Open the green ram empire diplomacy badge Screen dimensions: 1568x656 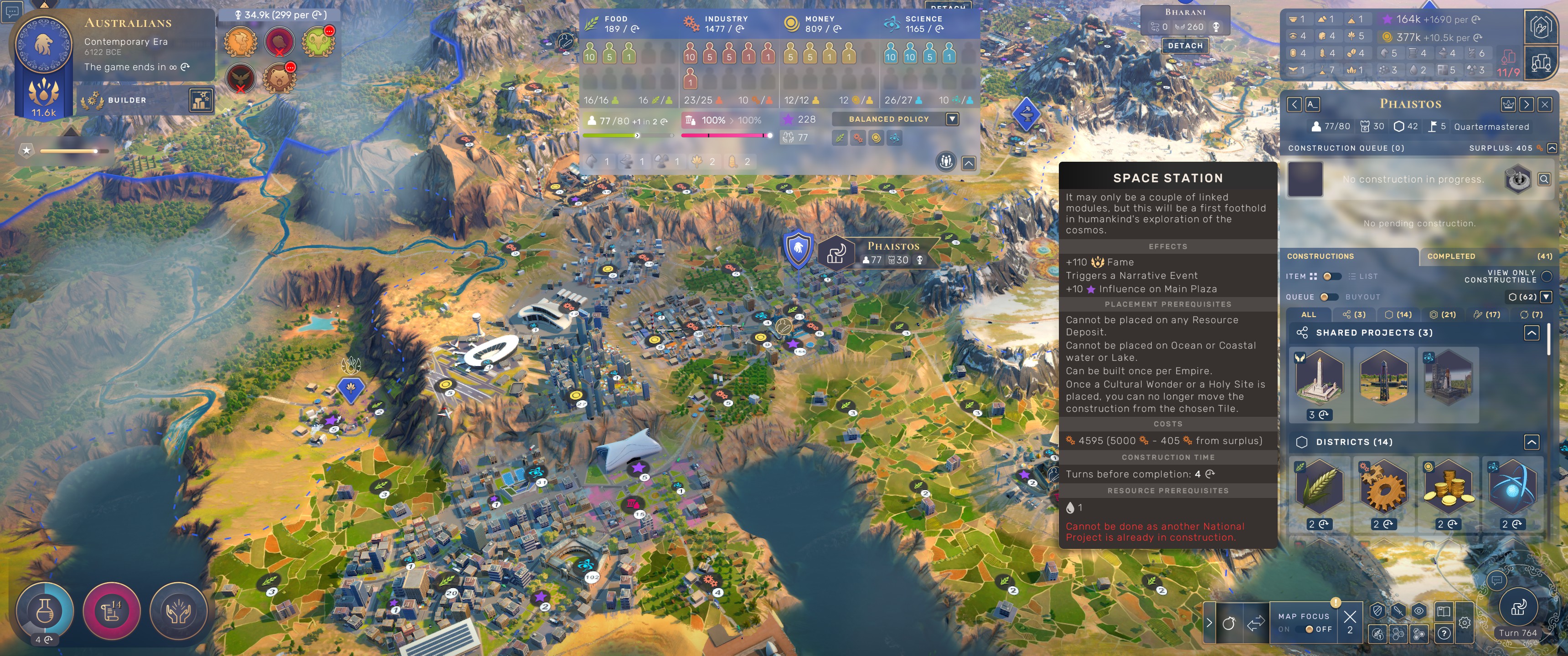point(318,41)
